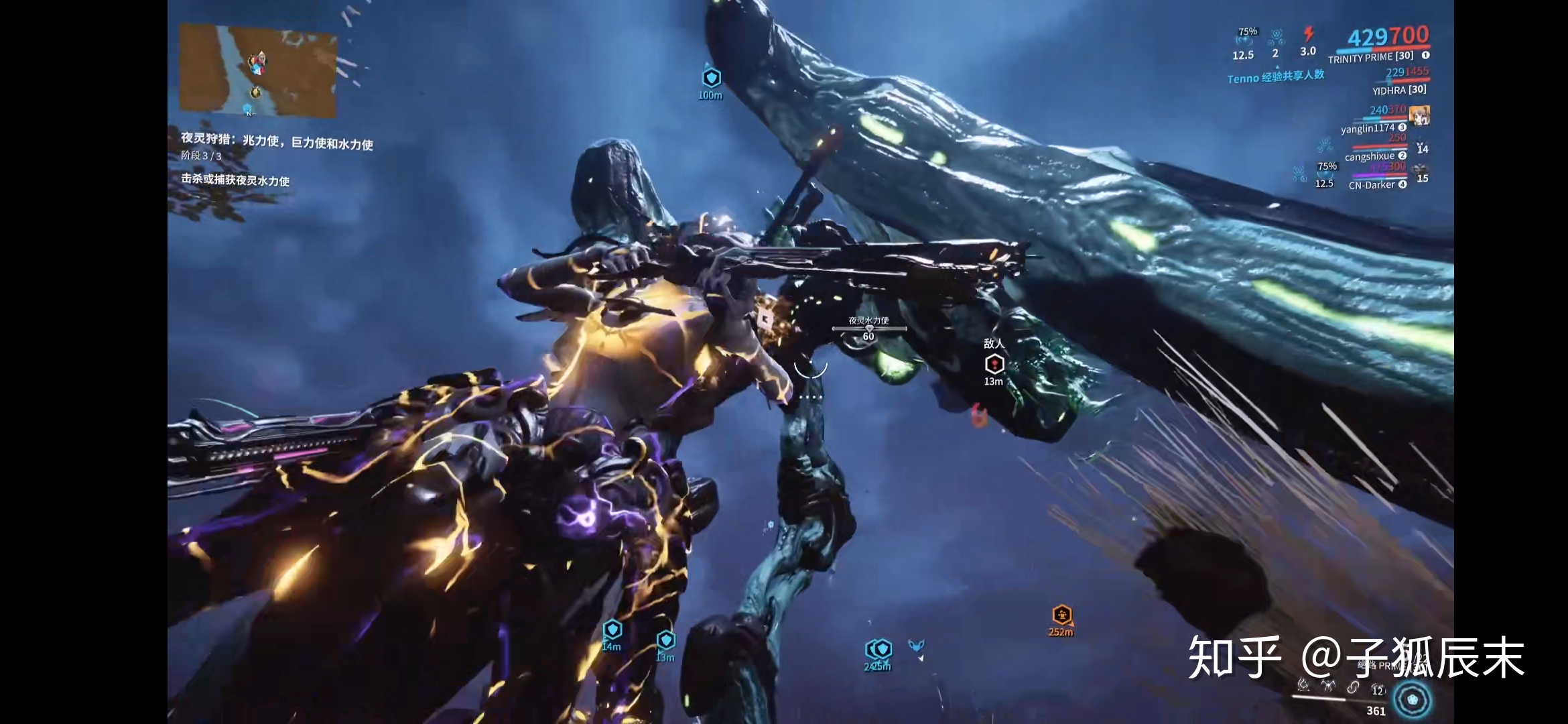Screen dimensions: 1568x724
Task: Select the blue waypoint marker at 14m
Action: click(x=612, y=630)
